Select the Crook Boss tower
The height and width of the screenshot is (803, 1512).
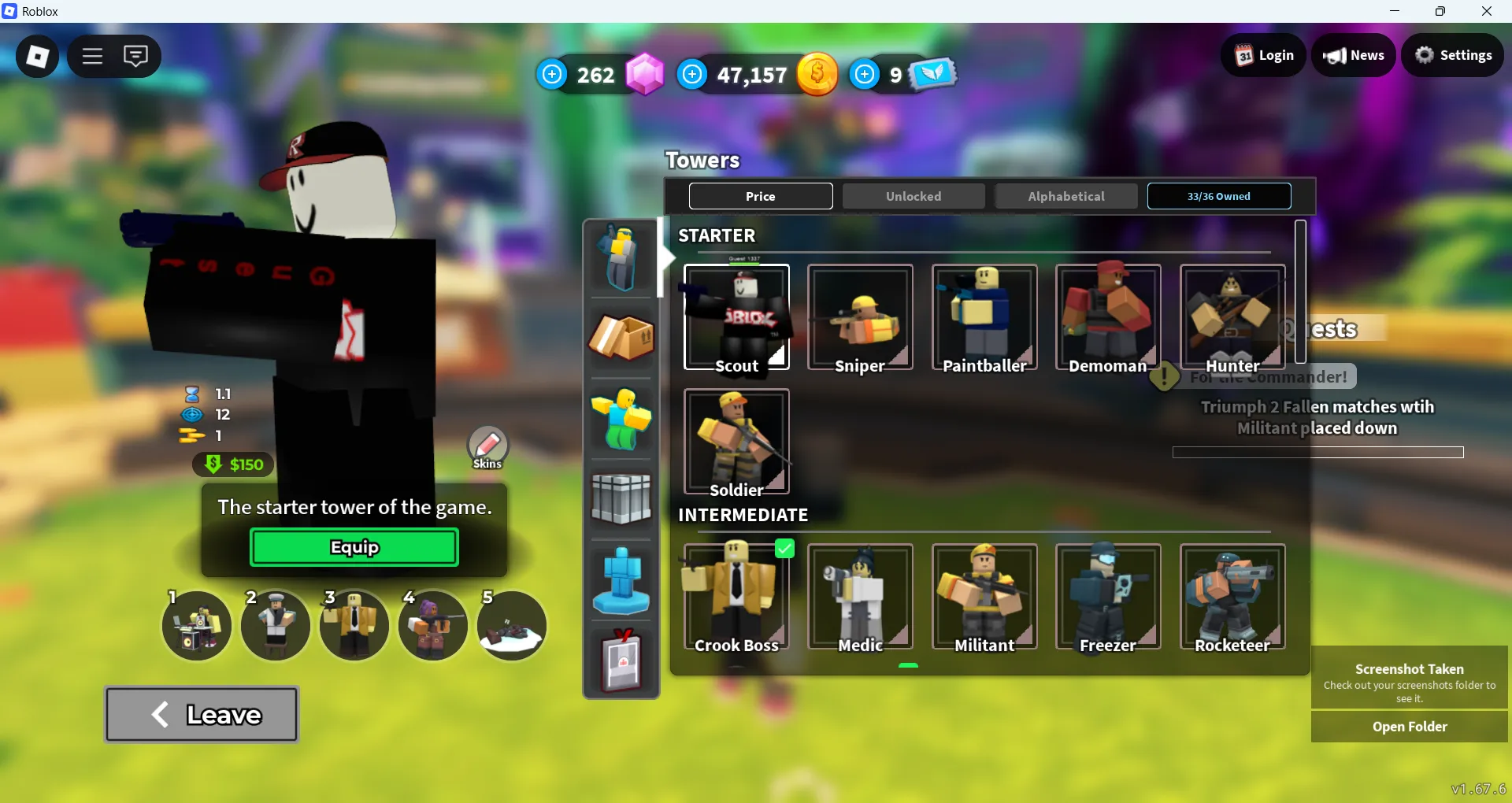[736, 598]
